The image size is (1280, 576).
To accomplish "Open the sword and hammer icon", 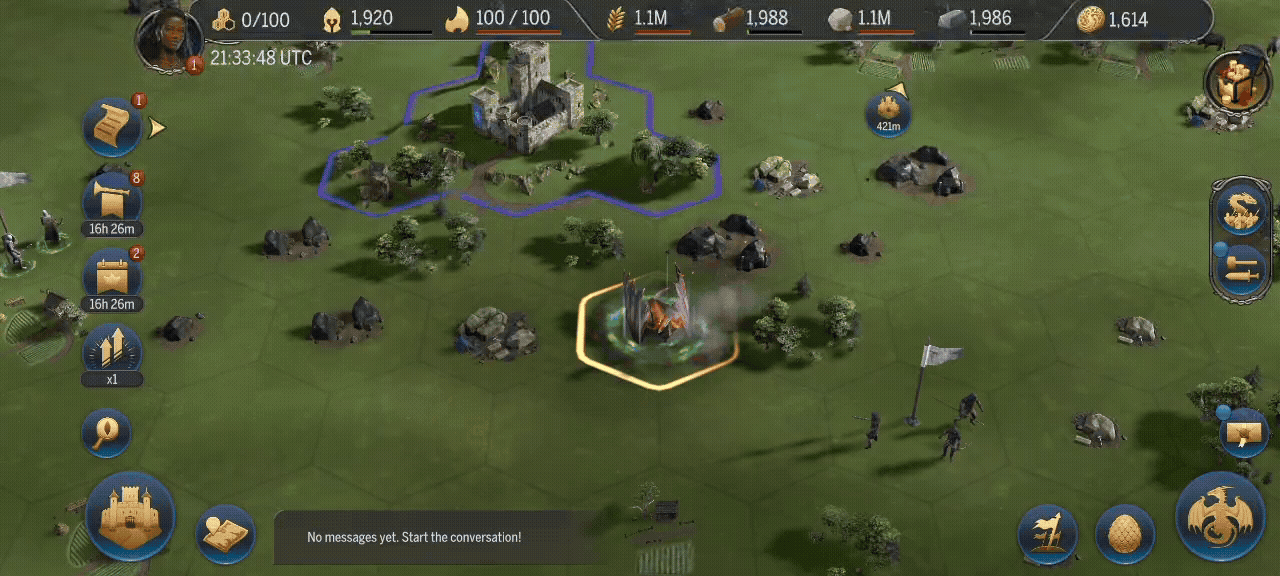I will (x=1240, y=269).
